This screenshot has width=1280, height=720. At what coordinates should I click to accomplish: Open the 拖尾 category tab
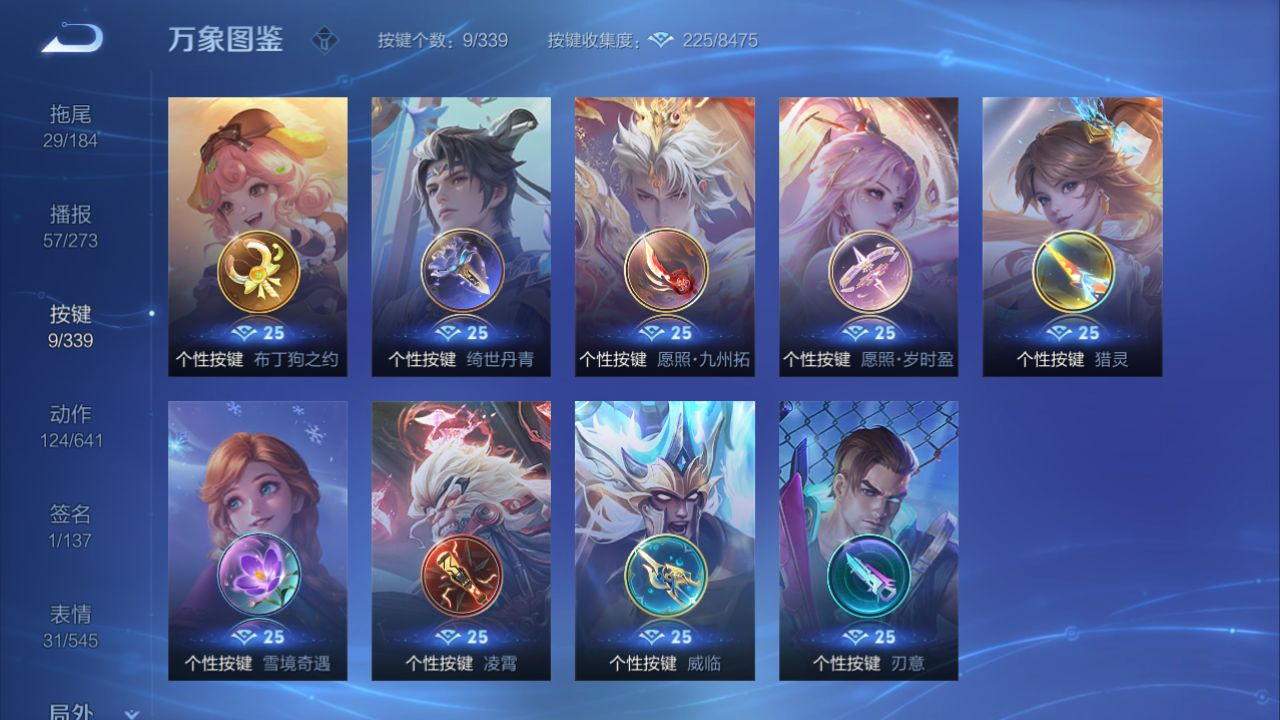point(70,126)
